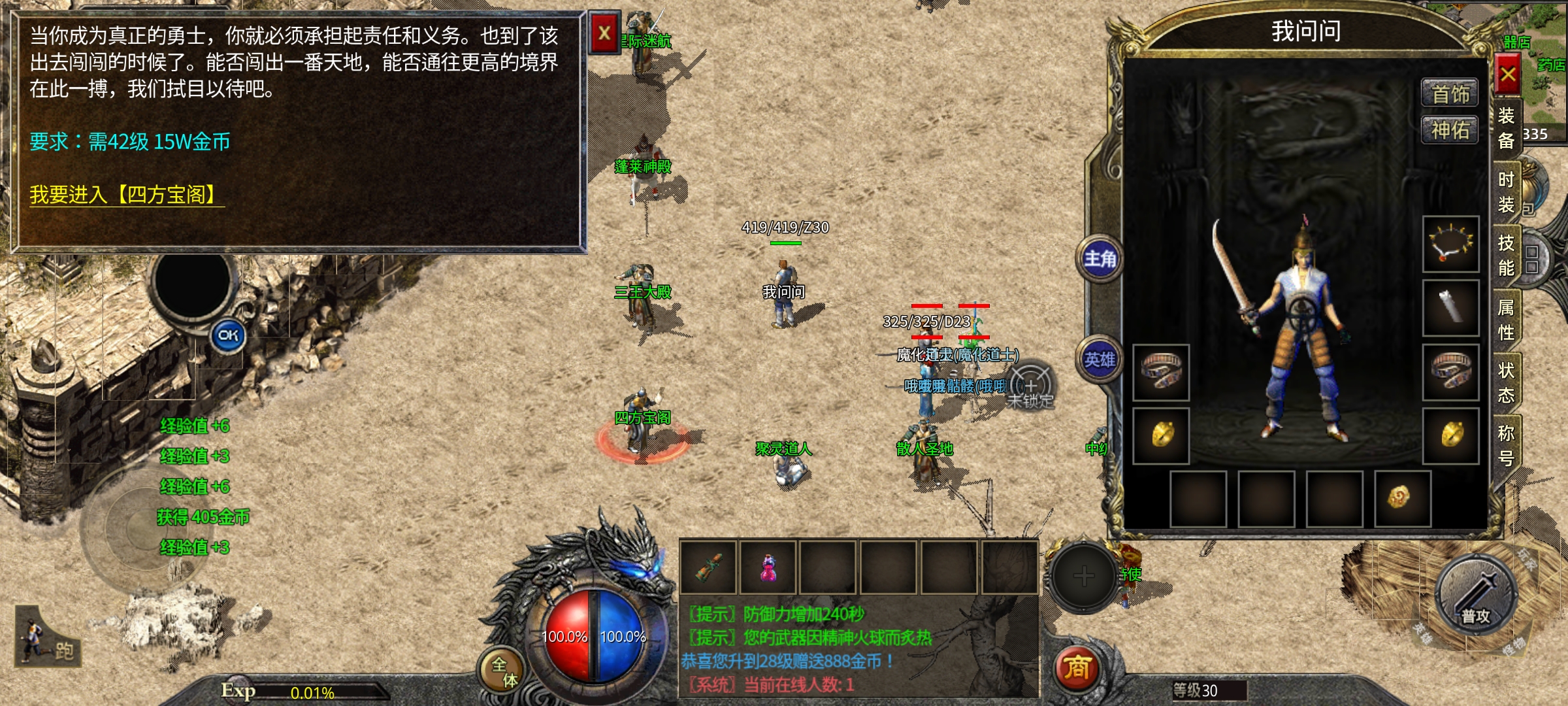Close the character equipment panel
The height and width of the screenshot is (706, 1568).
[x=1508, y=75]
